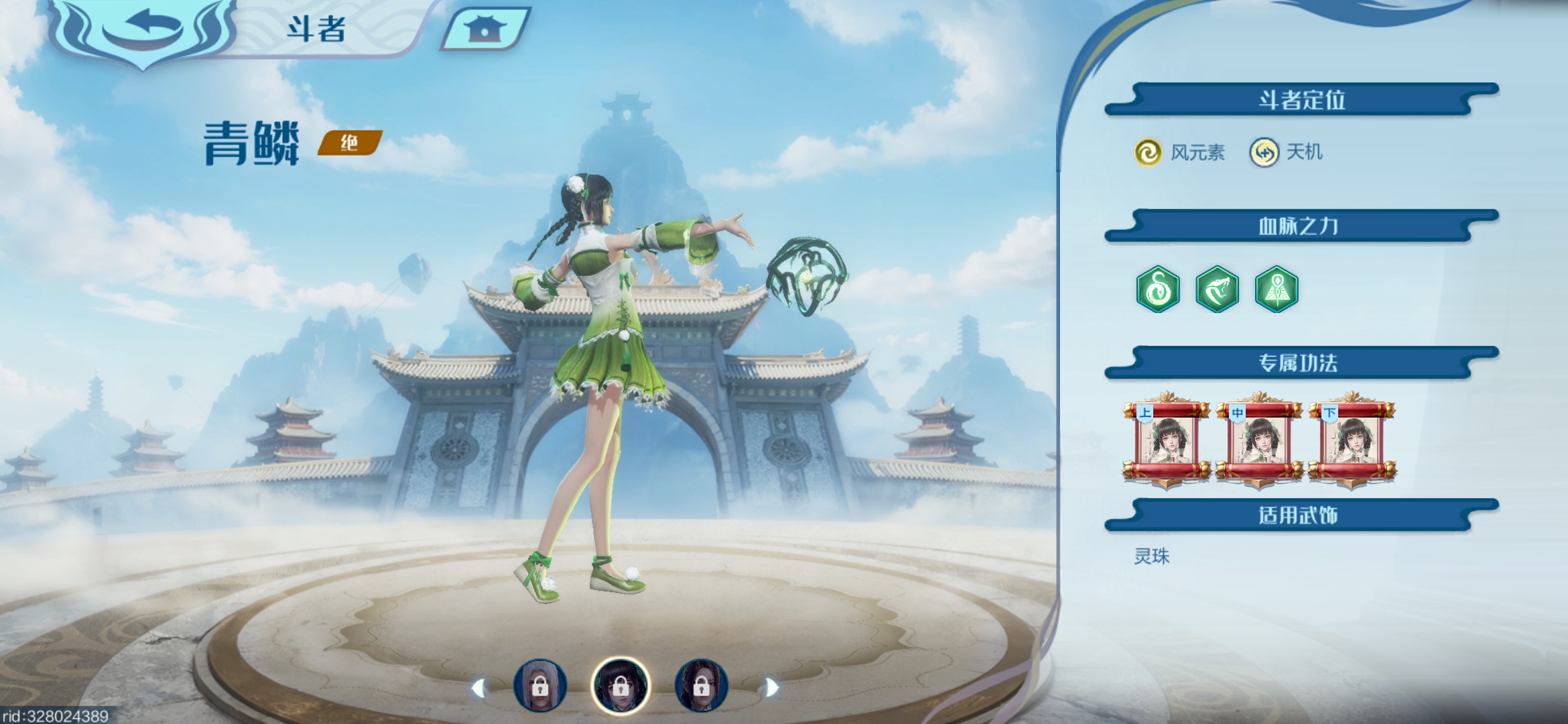Click the 绝 rarity badge

349,143
